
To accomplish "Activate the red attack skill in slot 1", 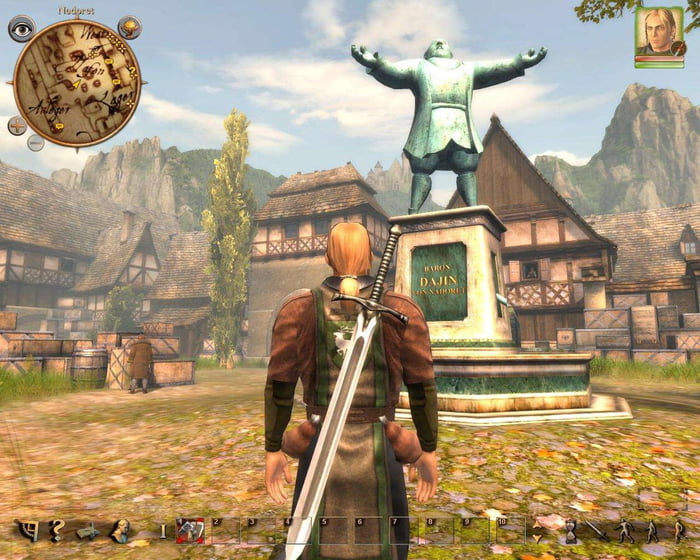I will click(191, 530).
